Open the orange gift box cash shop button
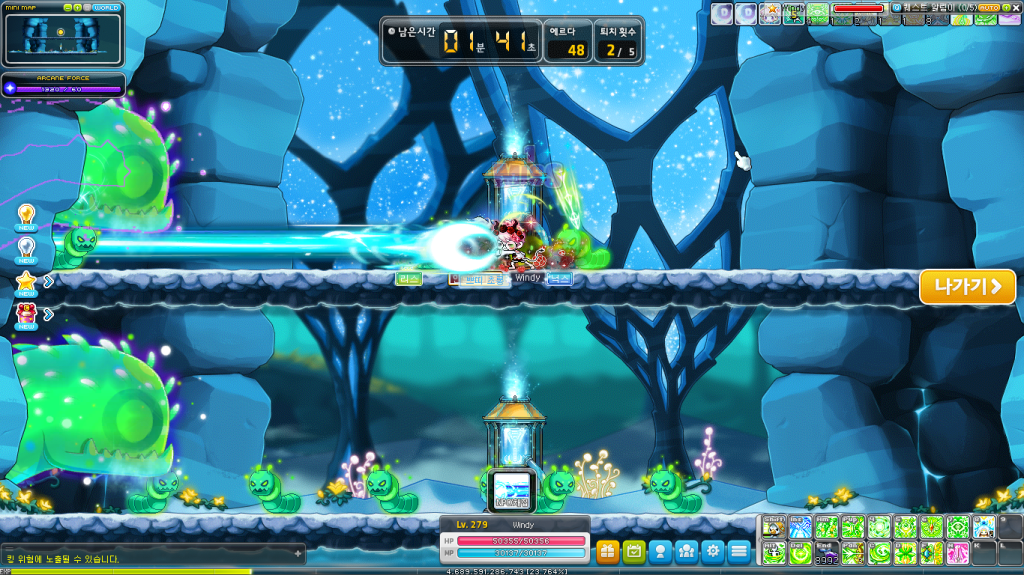The image size is (1024, 575). pyautogui.click(x=607, y=550)
